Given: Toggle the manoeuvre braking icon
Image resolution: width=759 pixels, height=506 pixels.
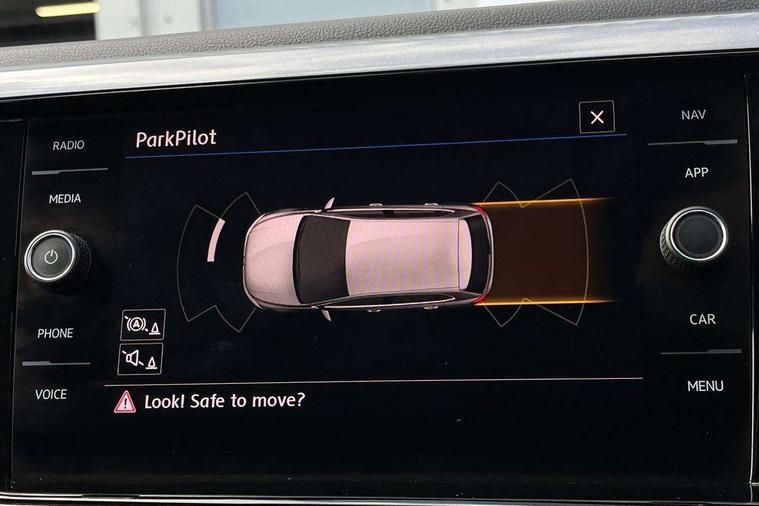Looking at the screenshot, I should click(141, 325).
